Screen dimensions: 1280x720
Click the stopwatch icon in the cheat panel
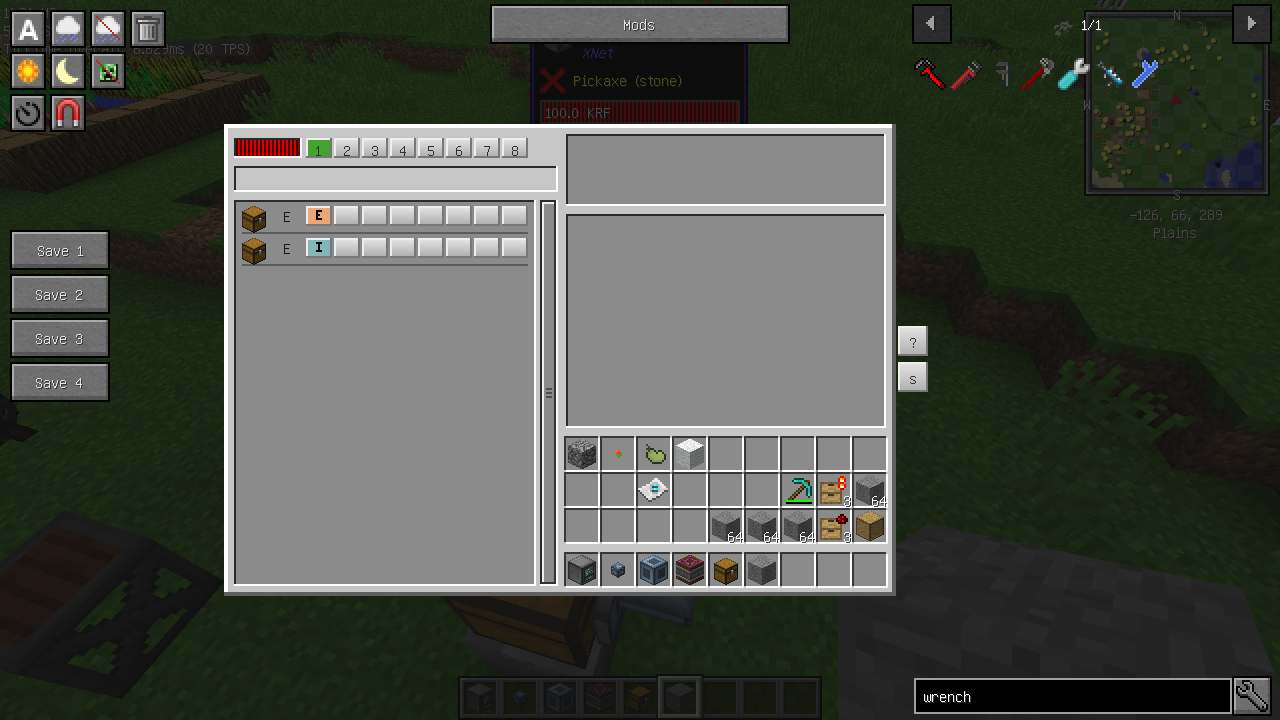pos(27,113)
